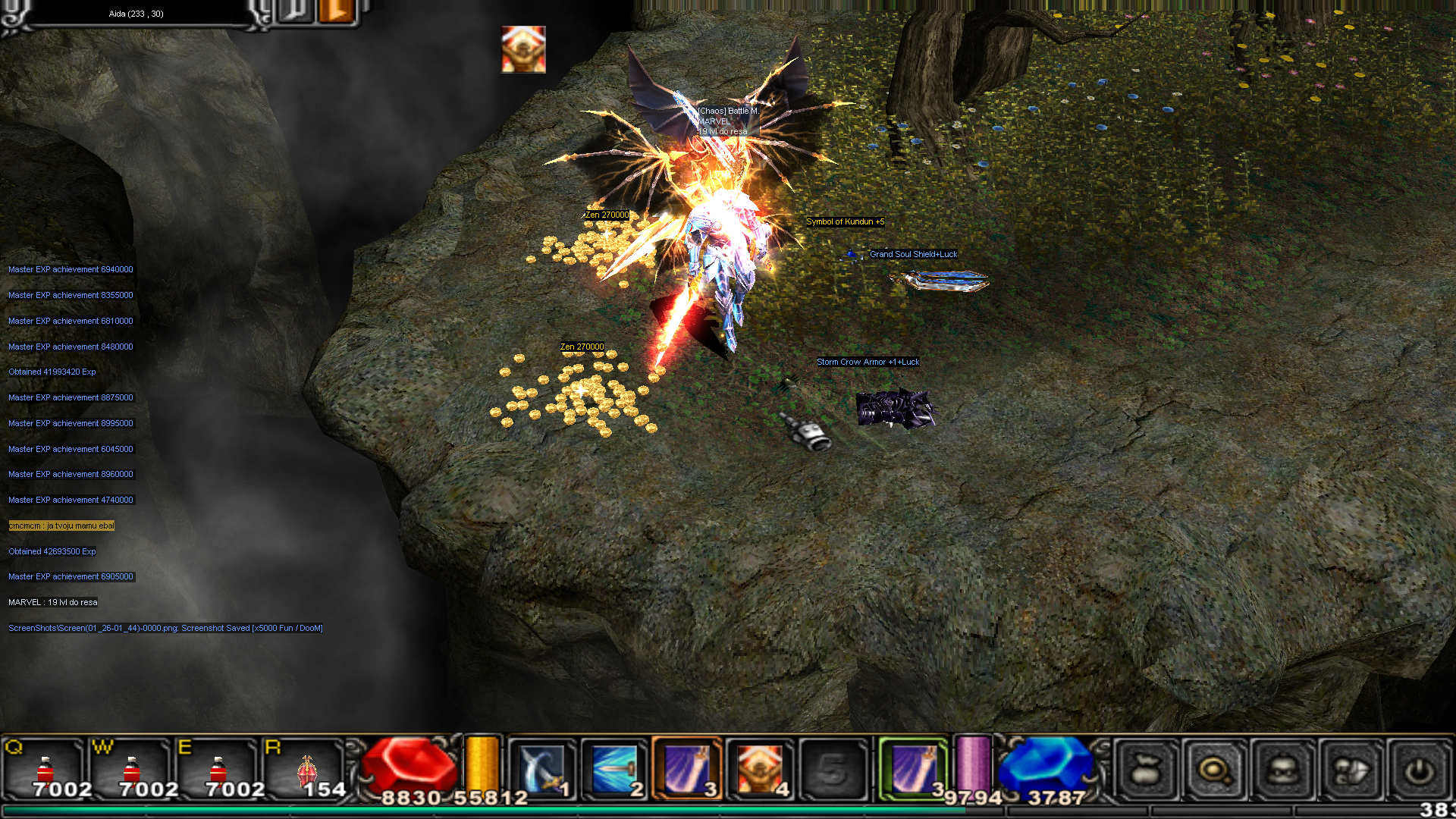The height and width of the screenshot is (819, 1456).
Task: Open the character helmet menu button
Action: coord(1282,771)
